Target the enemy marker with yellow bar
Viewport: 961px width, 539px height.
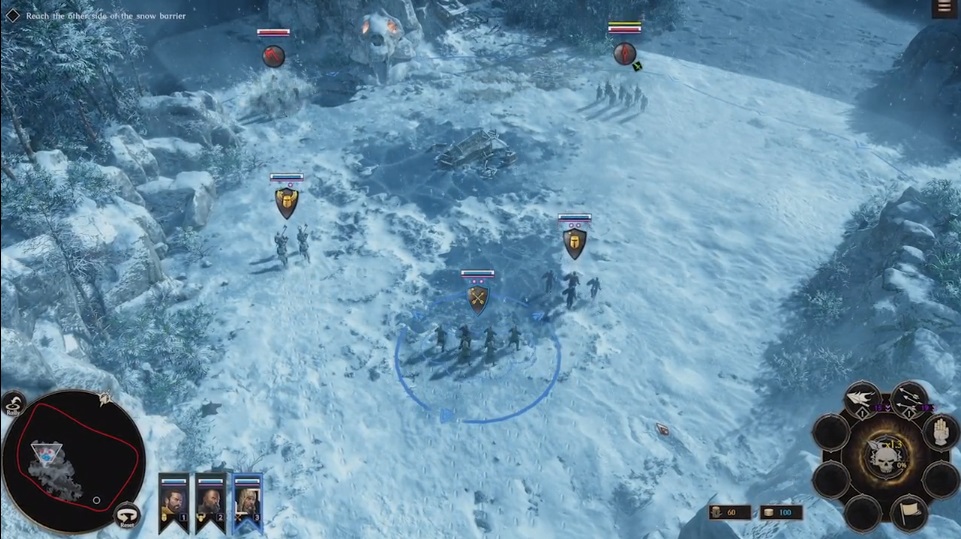(x=625, y=52)
